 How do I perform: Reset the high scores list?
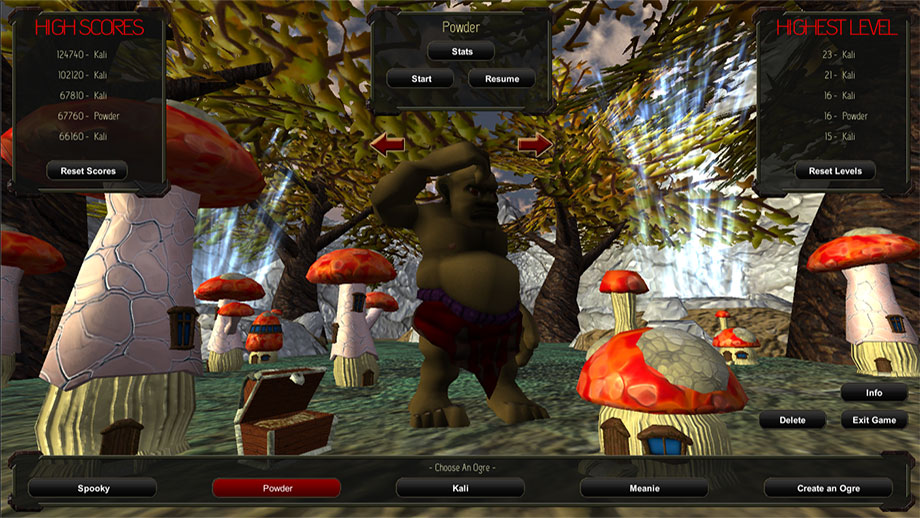click(x=88, y=171)
